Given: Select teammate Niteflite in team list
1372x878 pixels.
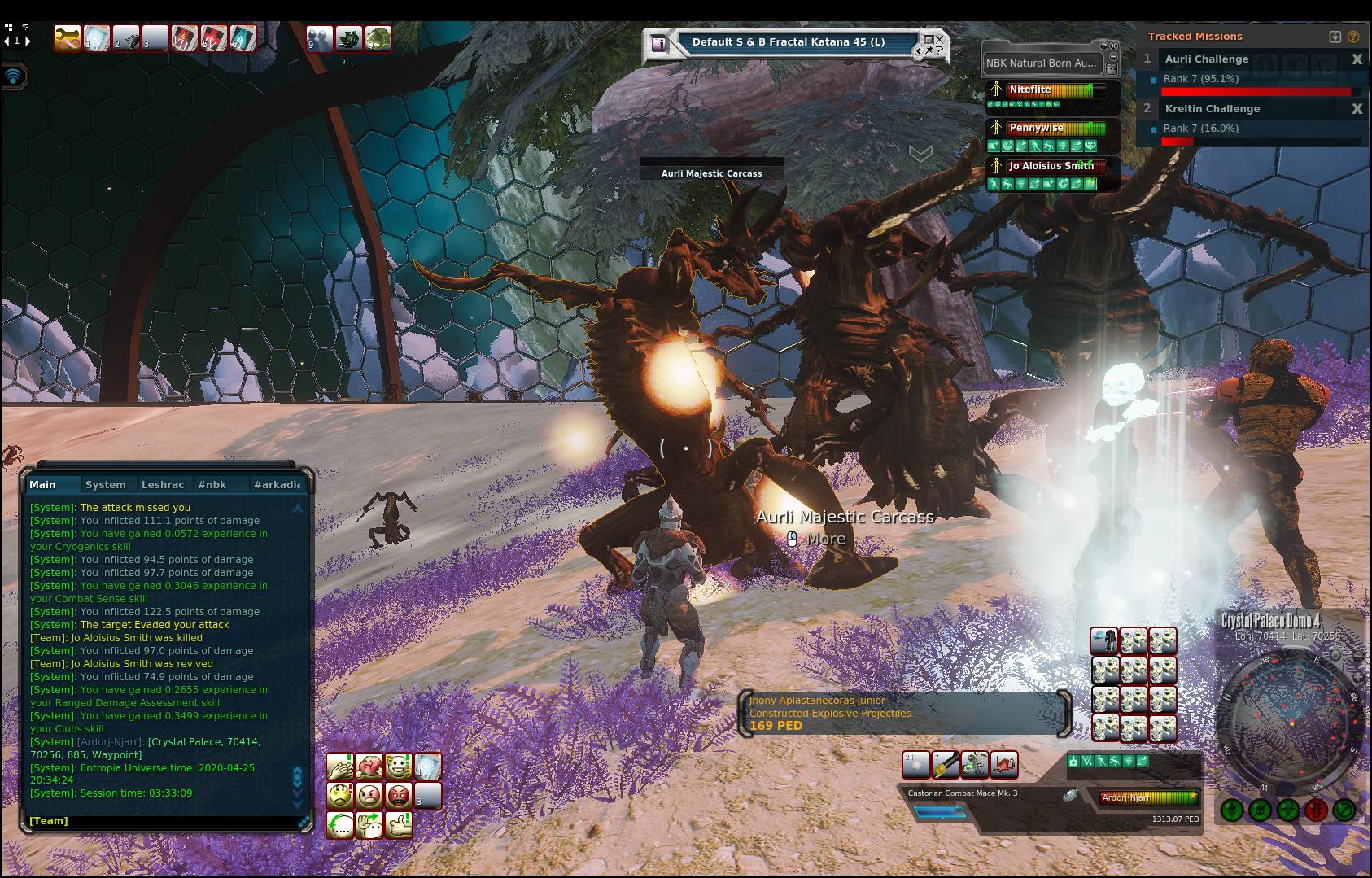Looking at the screenshot, I should 1030,90.
